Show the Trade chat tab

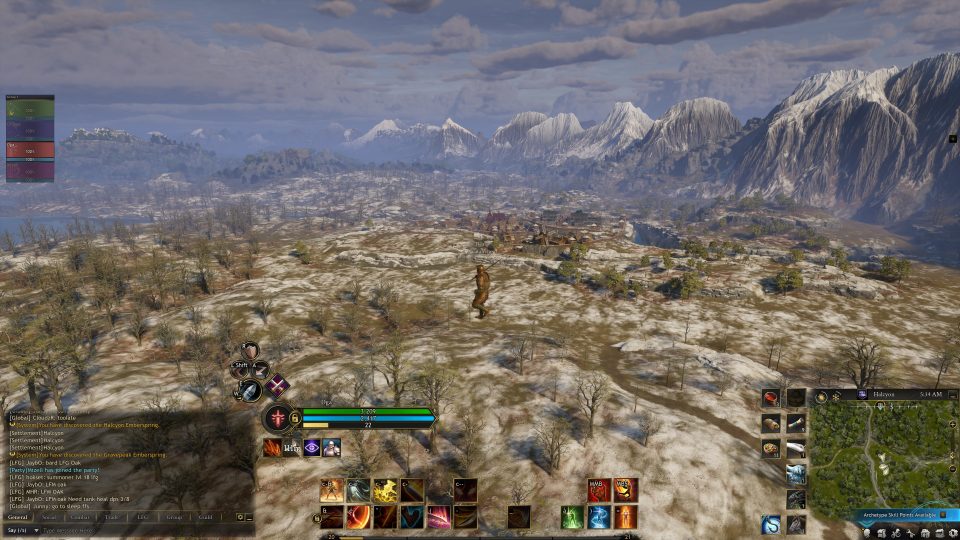pos(111,517)
